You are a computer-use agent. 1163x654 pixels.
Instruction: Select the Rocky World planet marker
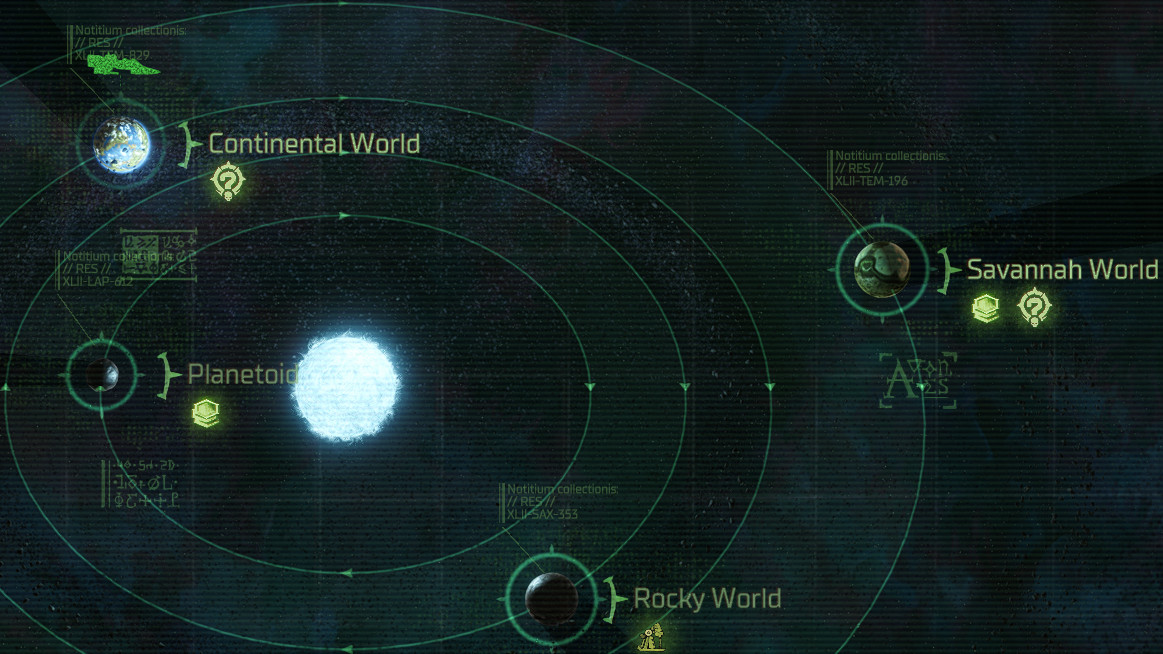(x=551, y=598)
